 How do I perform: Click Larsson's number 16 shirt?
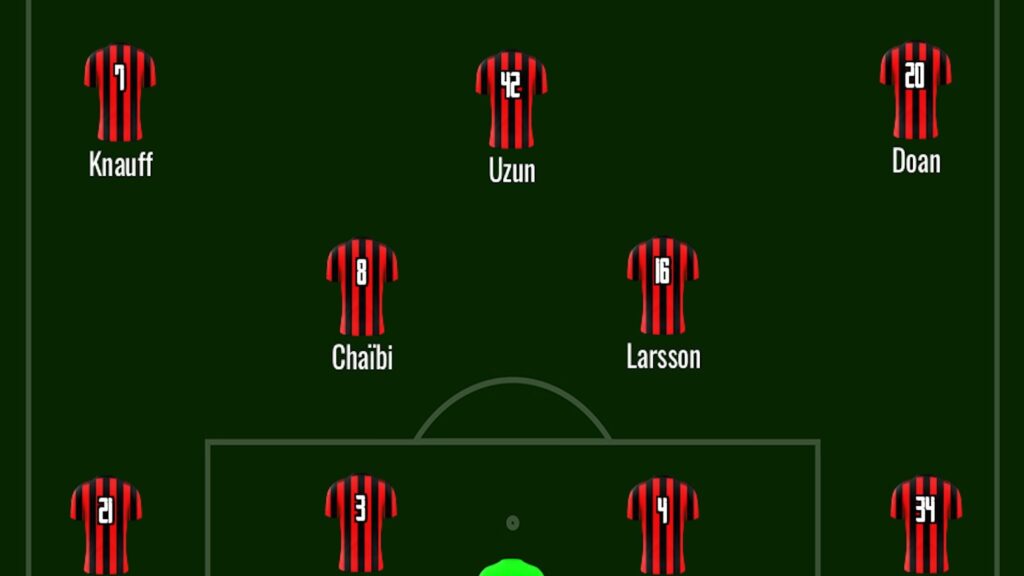(x=662, y=285)
